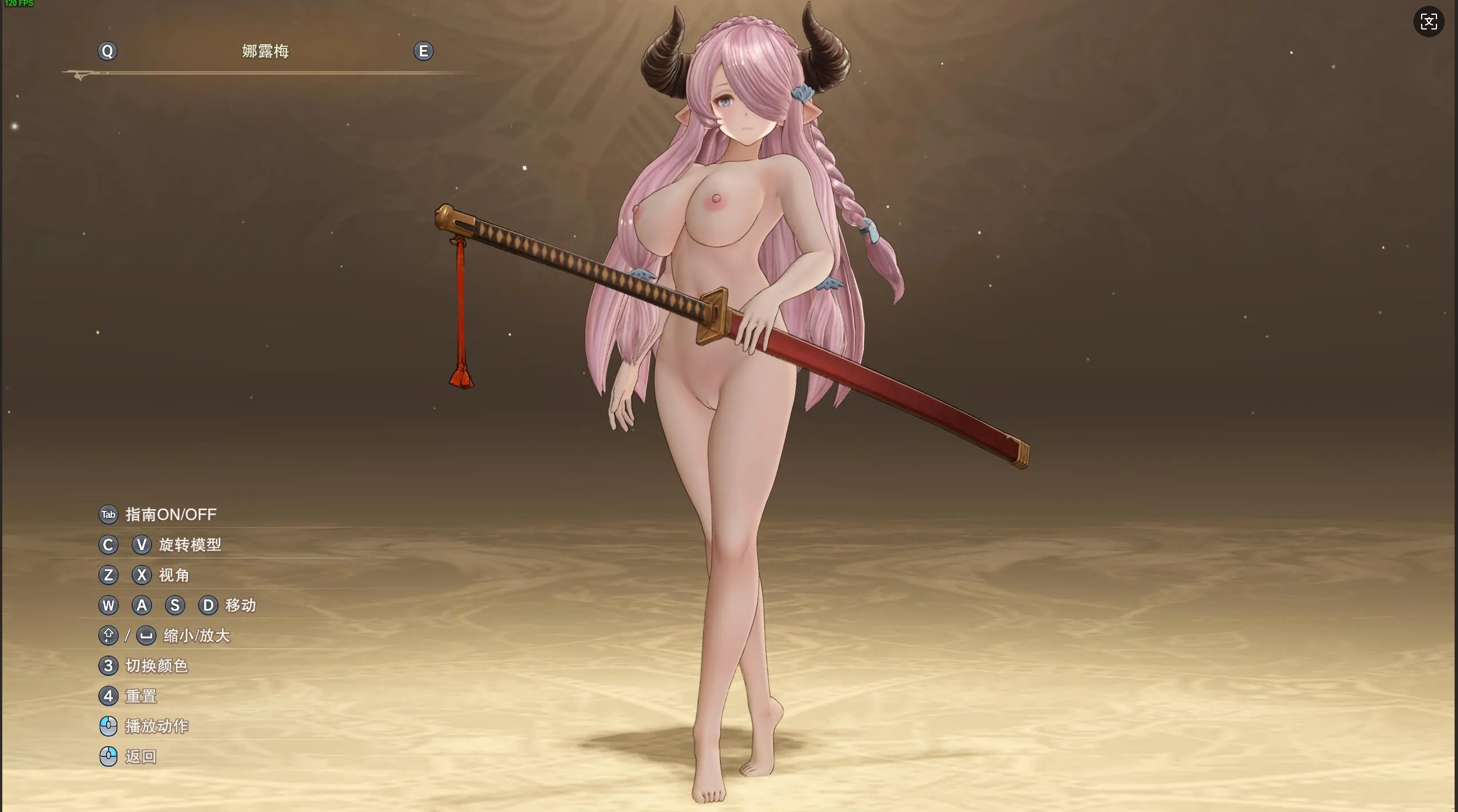Click the Shift icon for 缩小/放大
Image resolution: width=1458 pixels, height=812 pixels.
coord(108,636)
